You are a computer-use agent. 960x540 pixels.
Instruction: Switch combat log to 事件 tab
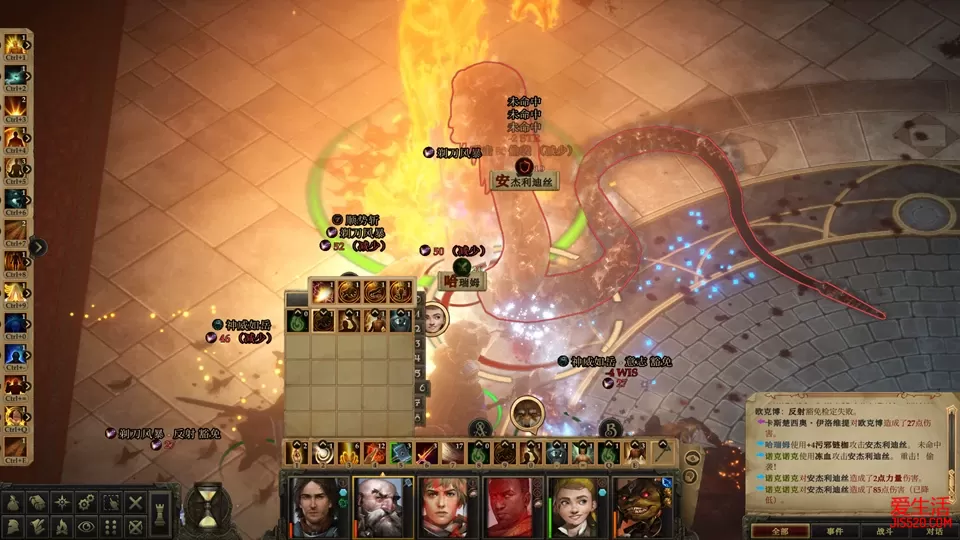[834, 531]
